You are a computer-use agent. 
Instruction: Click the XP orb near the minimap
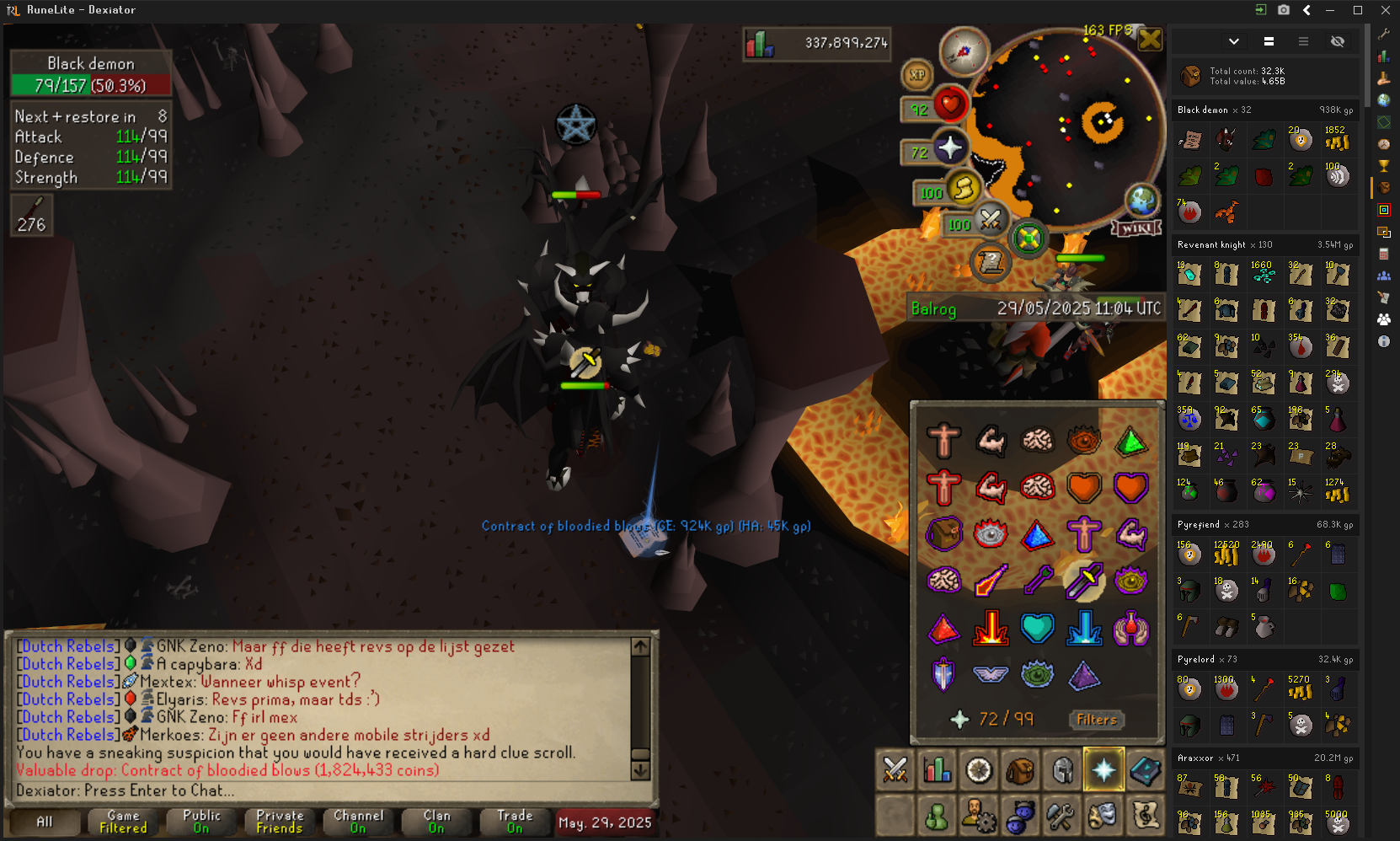(x=917, y=75)
